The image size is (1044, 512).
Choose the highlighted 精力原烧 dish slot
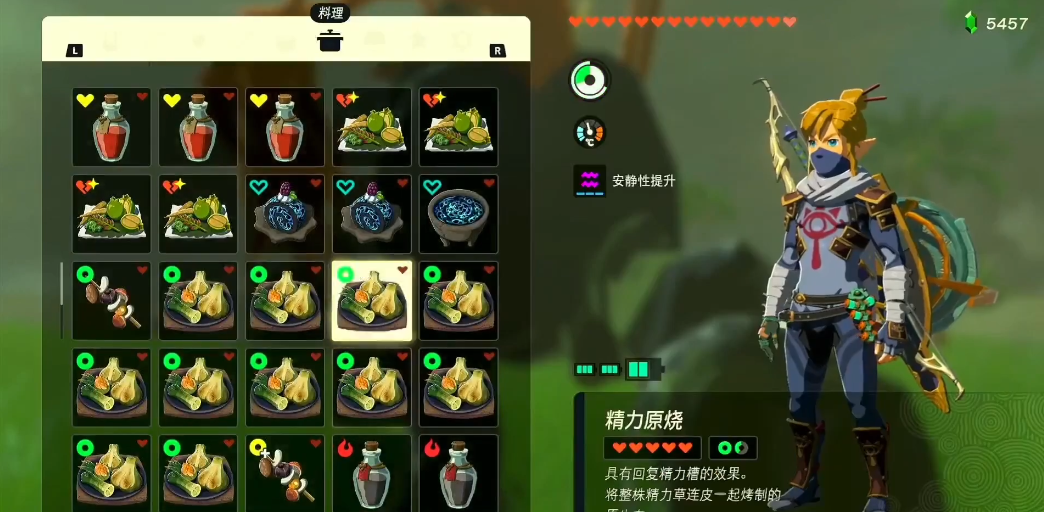click(372, 301)
